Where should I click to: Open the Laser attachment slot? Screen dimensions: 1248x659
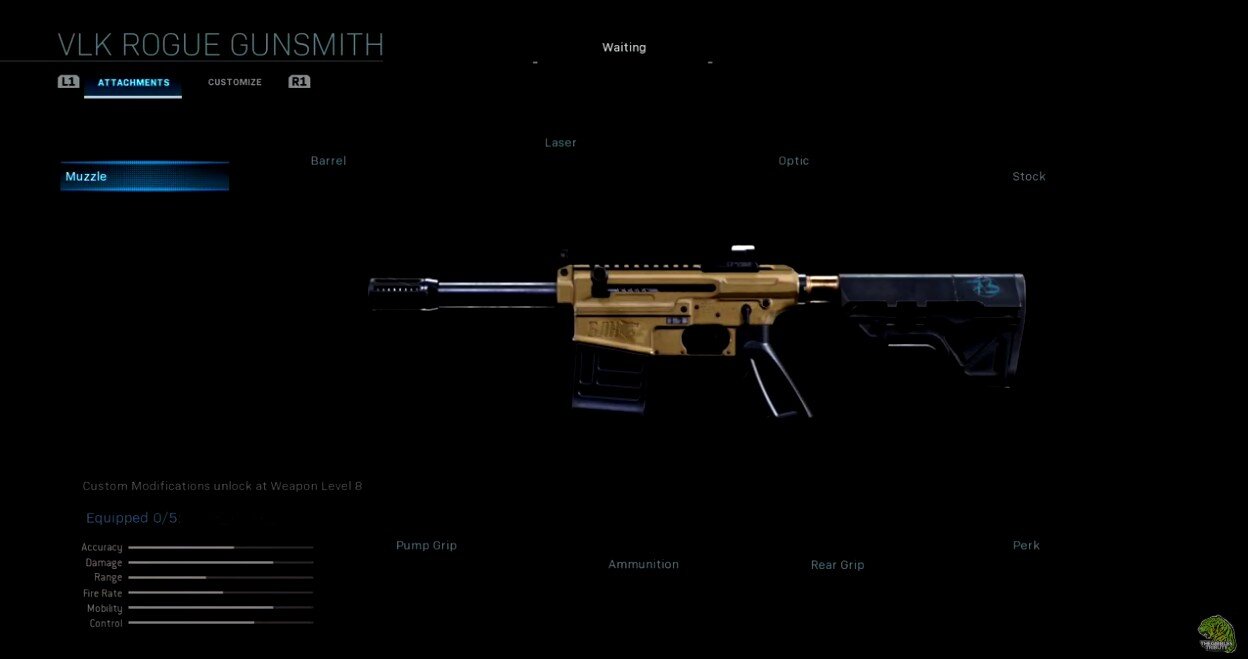tap(560, 143)
